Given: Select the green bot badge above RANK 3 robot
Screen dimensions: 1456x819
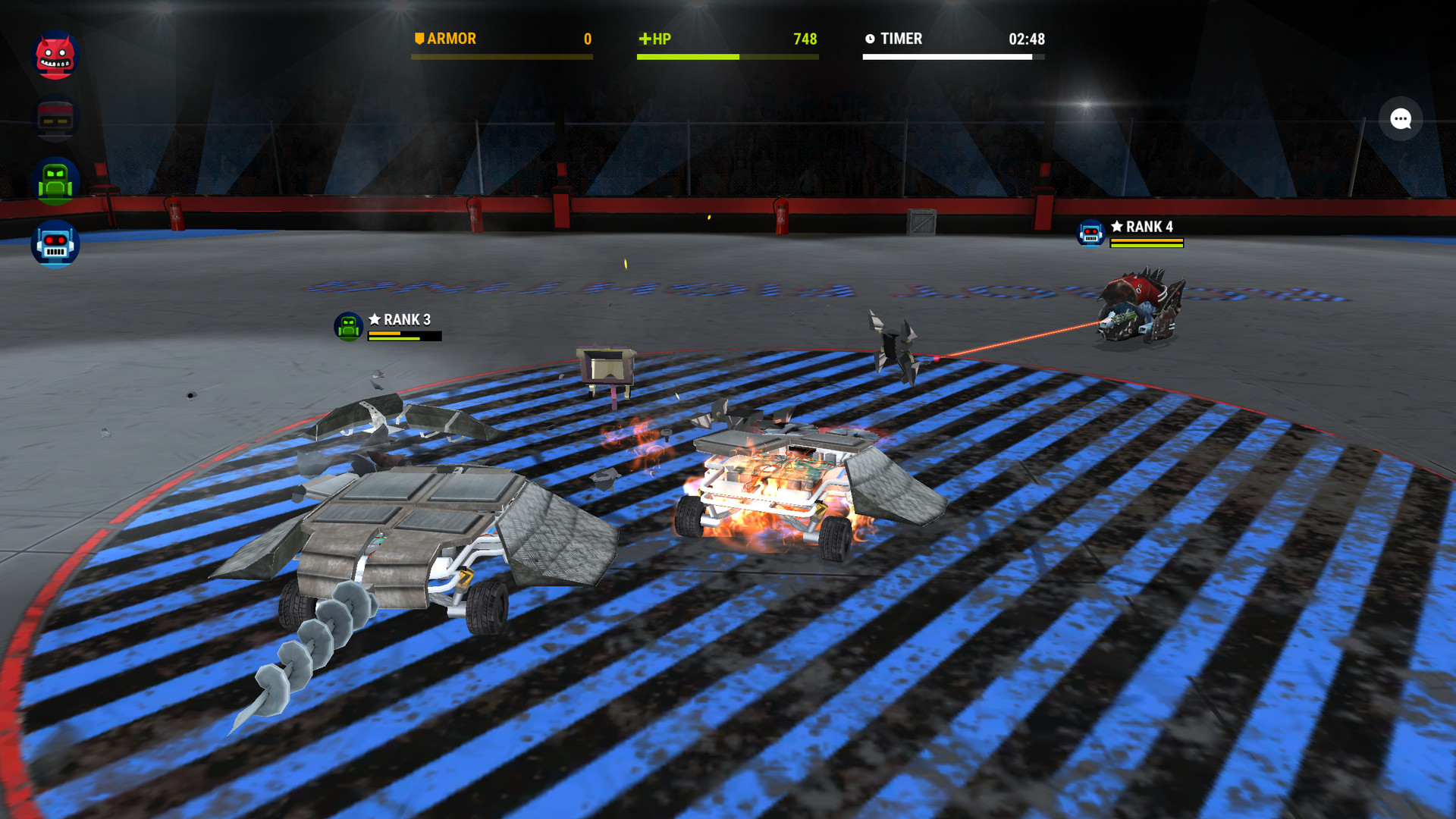Looking at the screenshot, I should tap(348, 325).
